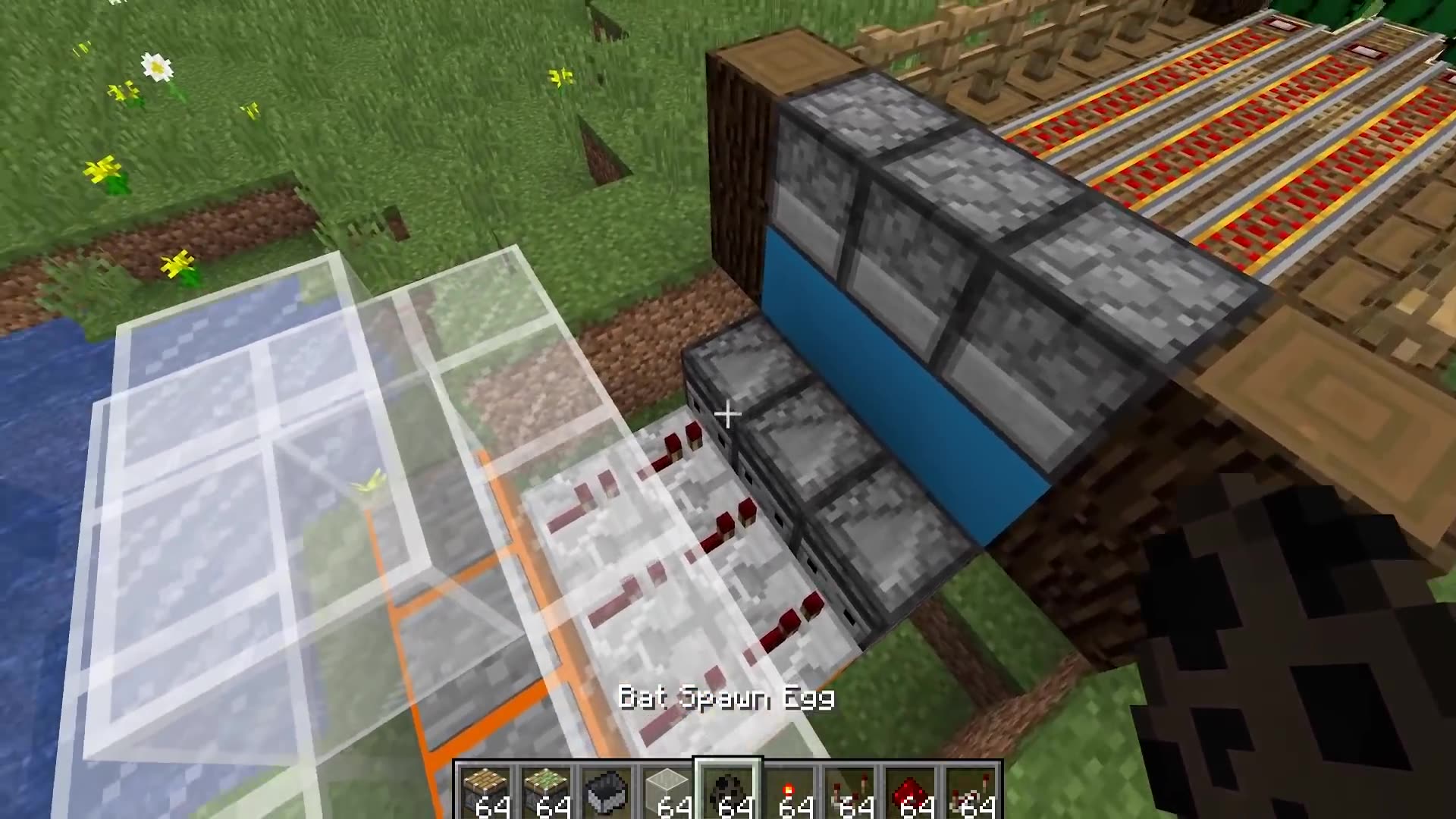The height and width of the screenshot is (819, 1456).
Task: Click the Bat Spawn Egg tooltip text
Action: [726, 698]
